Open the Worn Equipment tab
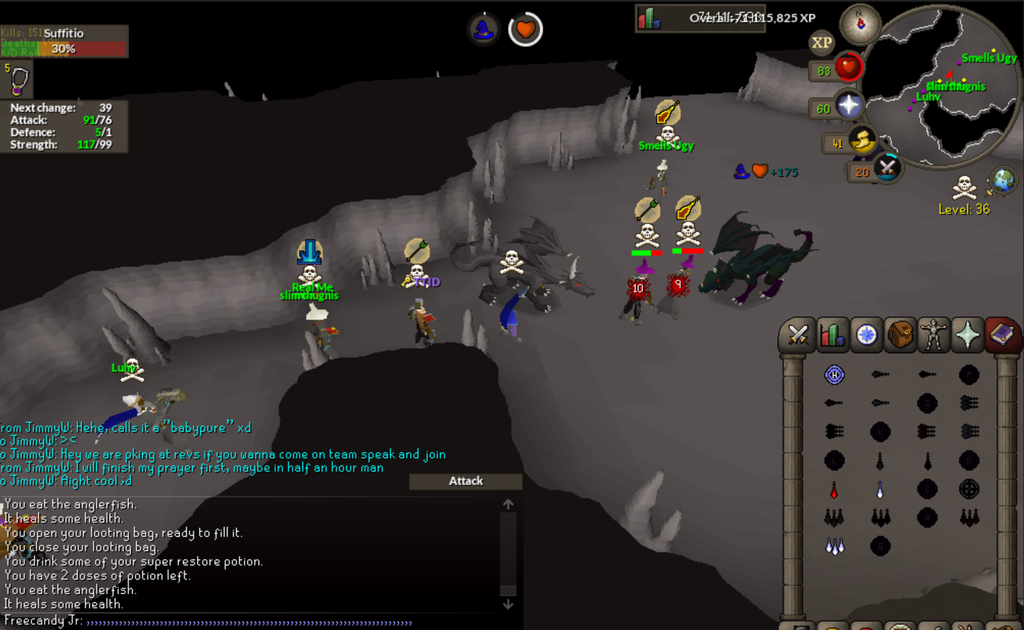The width and height of the screenshot is (1024, 630). coord(934,335)
